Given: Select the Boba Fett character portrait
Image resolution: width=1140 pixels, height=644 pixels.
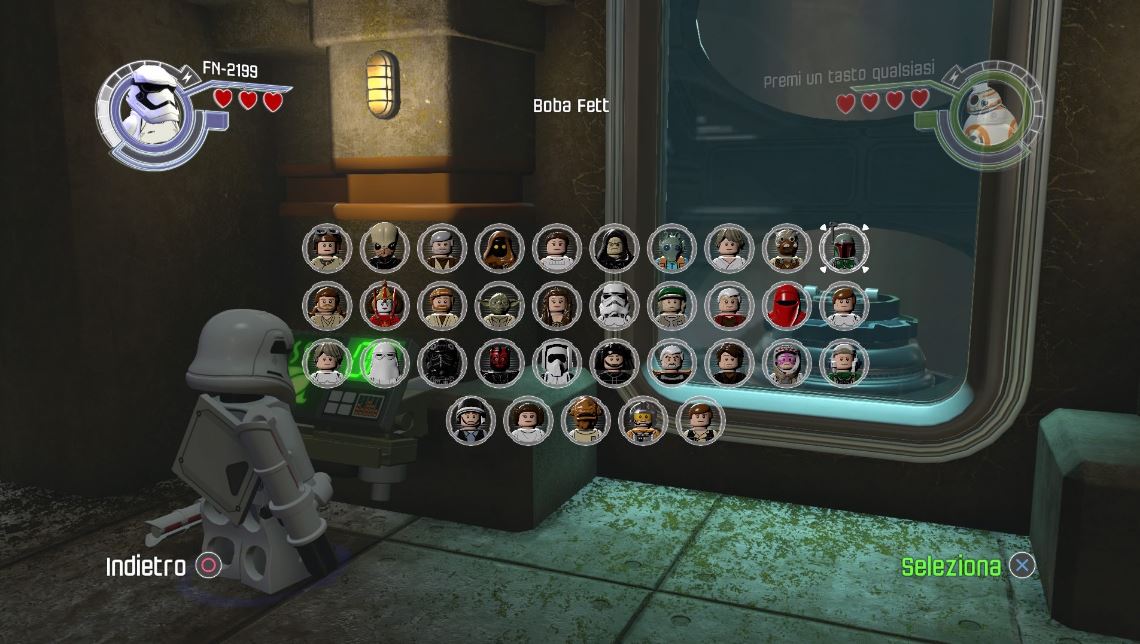Looking at the screenshot, I should click(844, 248).
